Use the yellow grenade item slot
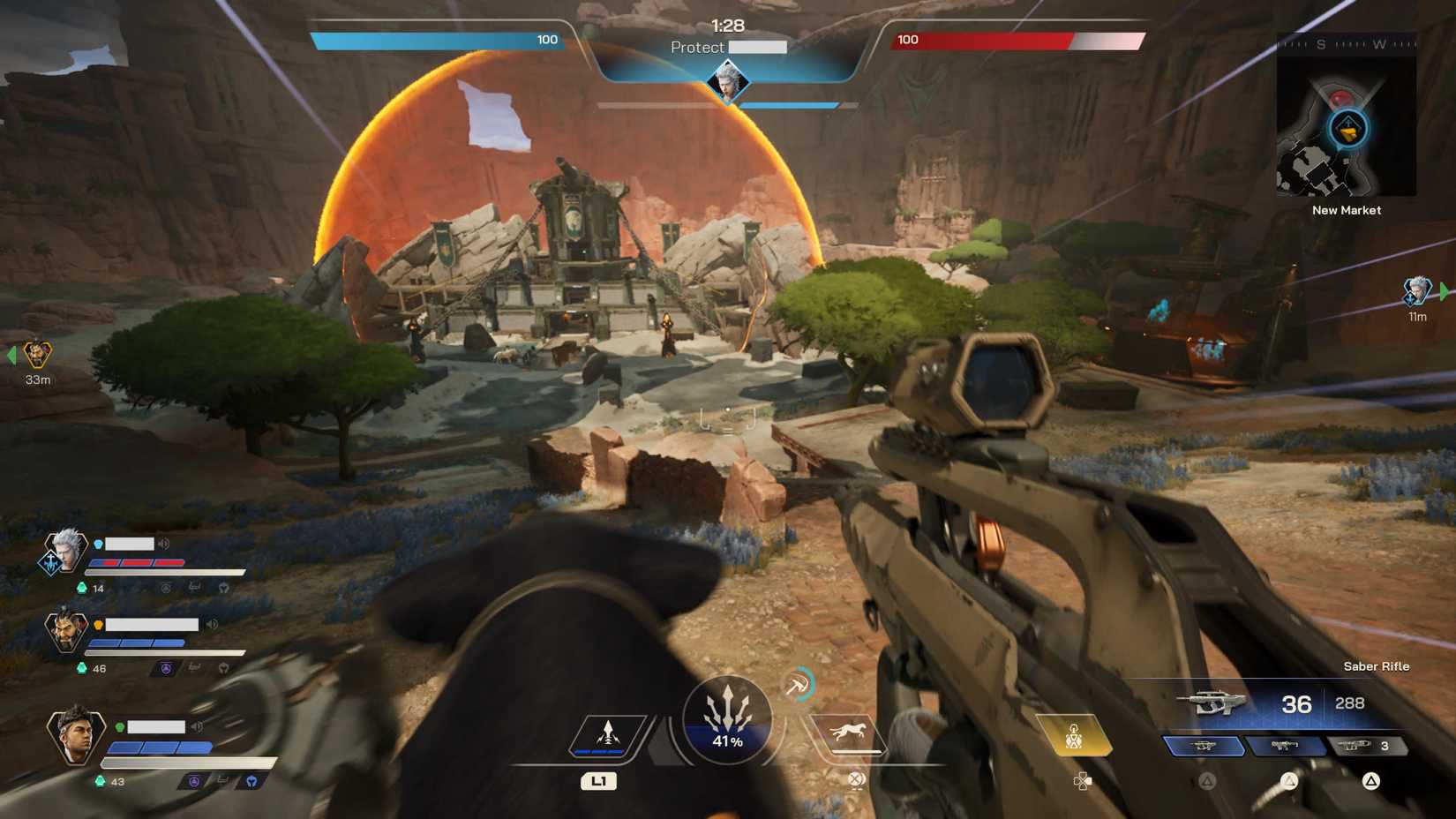The image size is (1456, 819). point(1074,736)
